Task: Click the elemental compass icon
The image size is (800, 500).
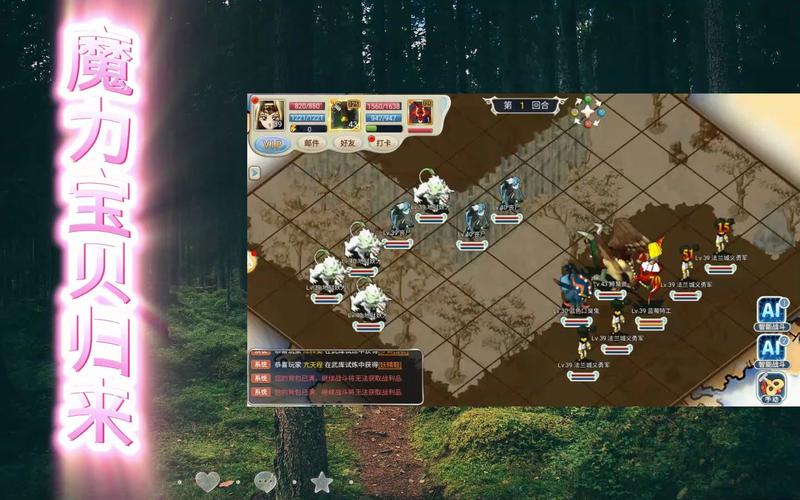Action: click(x=587, y=111)
